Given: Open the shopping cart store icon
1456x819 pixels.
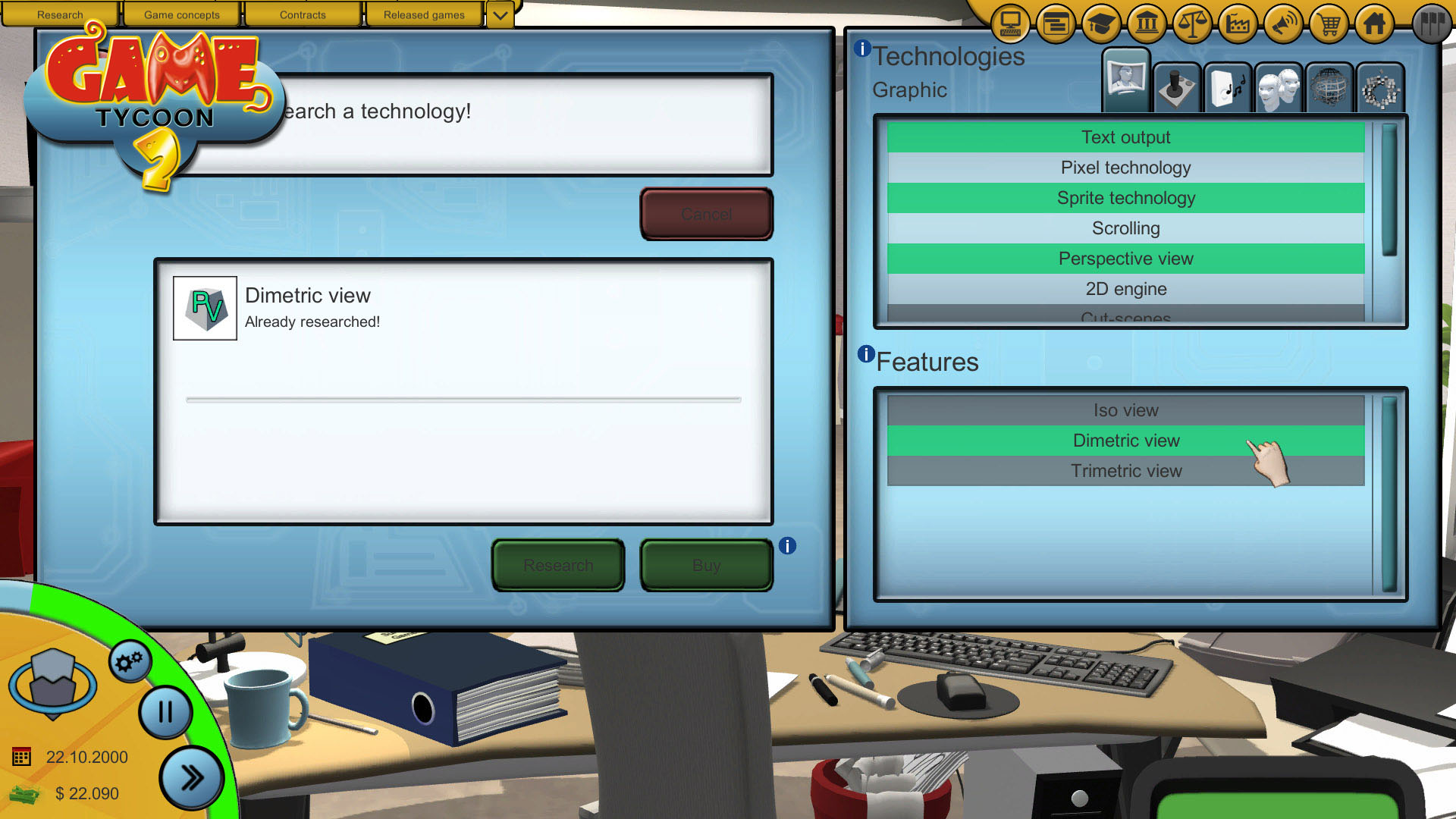Looking at the screenshot, I should (1328, 24).
